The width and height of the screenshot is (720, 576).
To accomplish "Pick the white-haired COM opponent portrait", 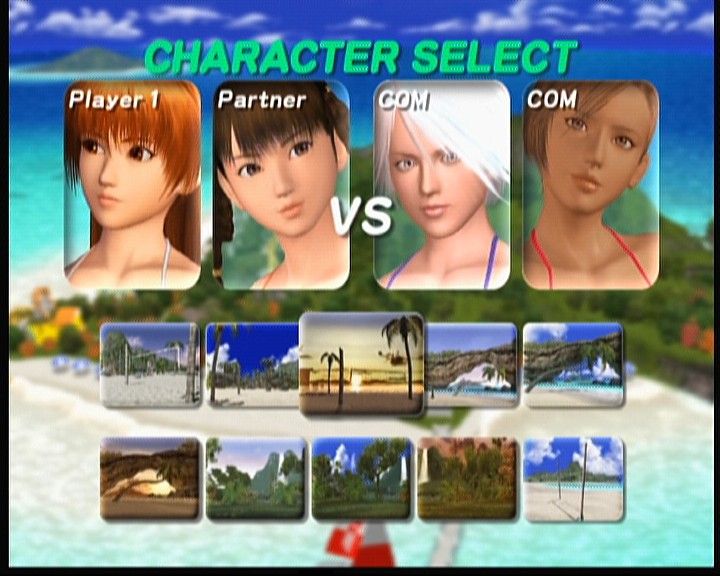I will pyautogui.click(x=442, y=185).
